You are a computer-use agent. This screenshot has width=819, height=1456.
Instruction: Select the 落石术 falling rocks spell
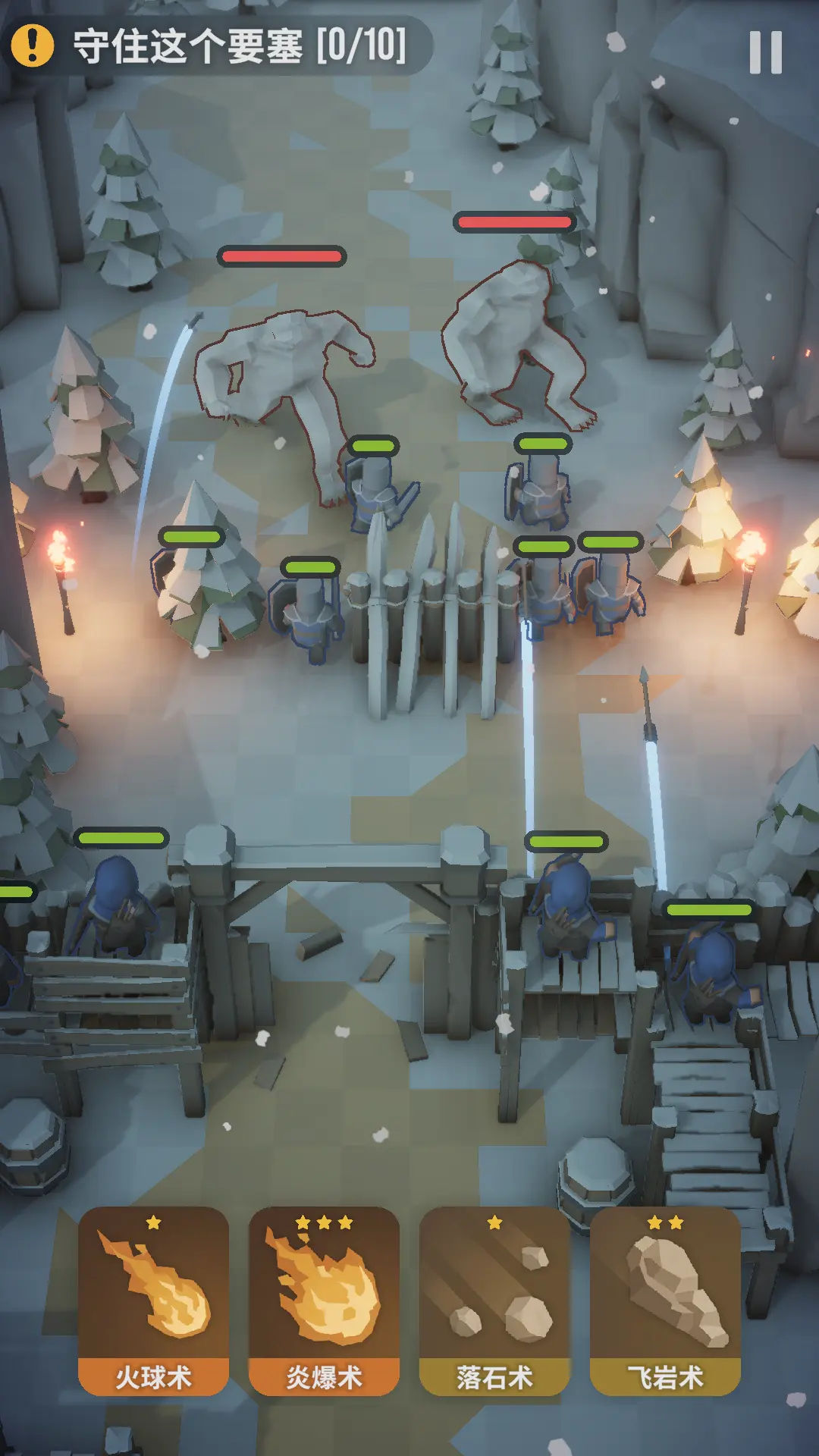click(x=494, y=1300)
